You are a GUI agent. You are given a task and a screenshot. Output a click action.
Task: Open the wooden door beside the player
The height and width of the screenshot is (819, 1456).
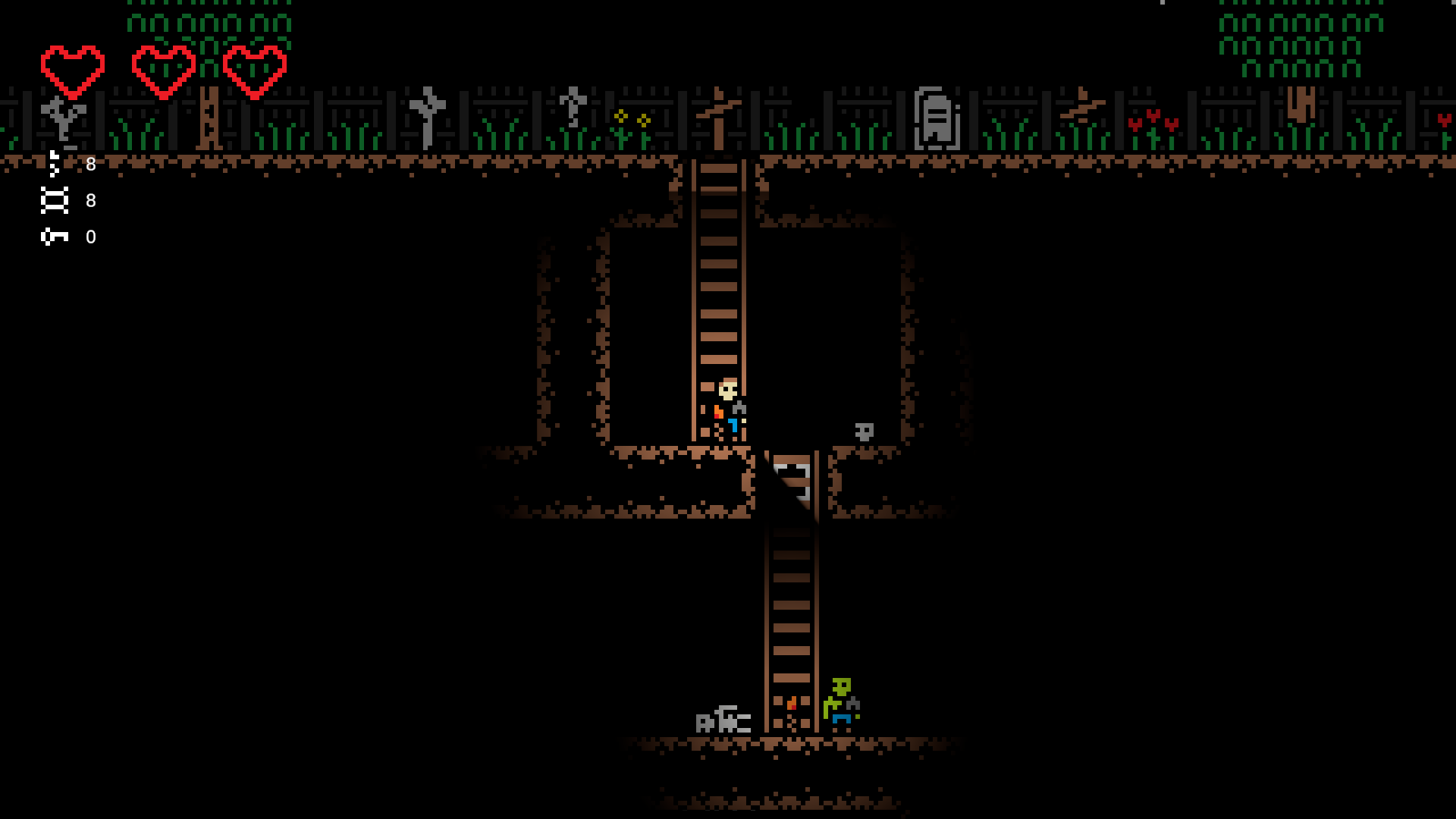click(x=791, y=482)
